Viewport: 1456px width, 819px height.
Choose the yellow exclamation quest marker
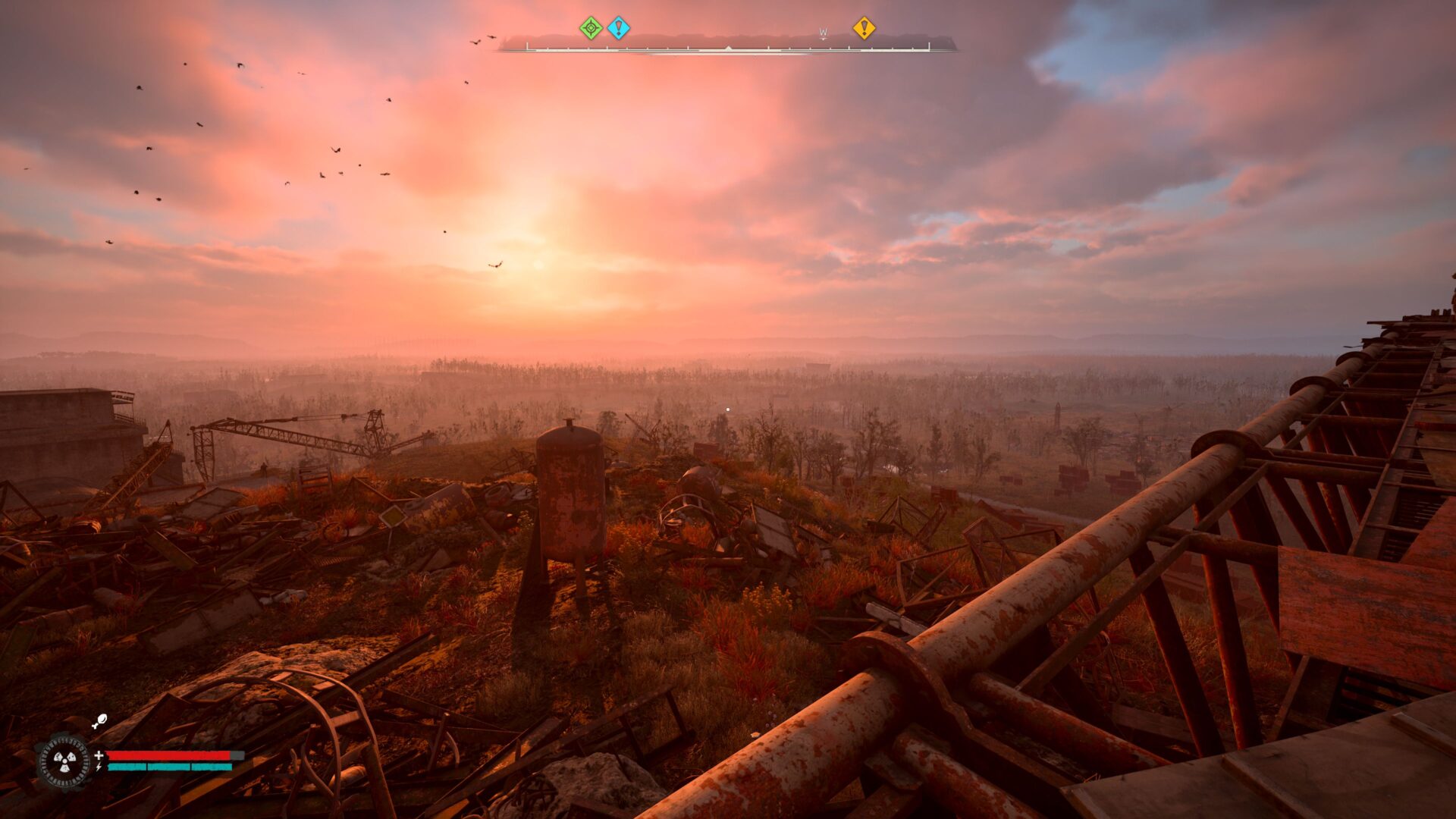(x=864, y=29)
